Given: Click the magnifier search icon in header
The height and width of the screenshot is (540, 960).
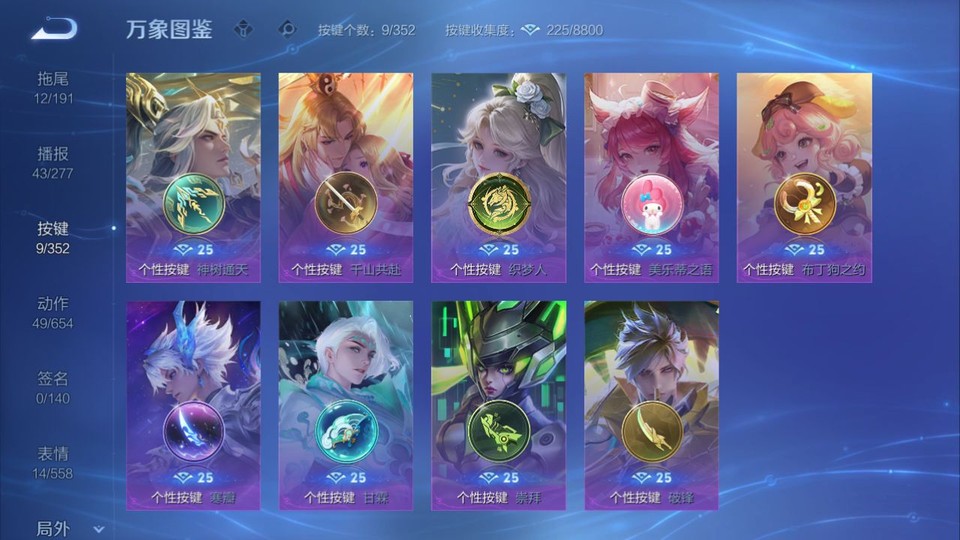Looking at the screenshot, I should [288, 29].
